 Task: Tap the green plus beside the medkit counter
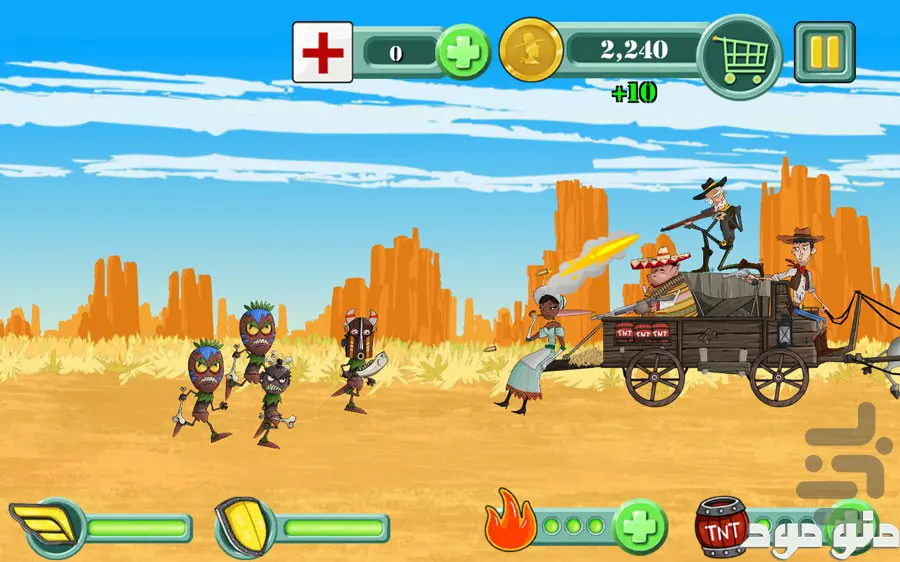[x=464, y=52]
